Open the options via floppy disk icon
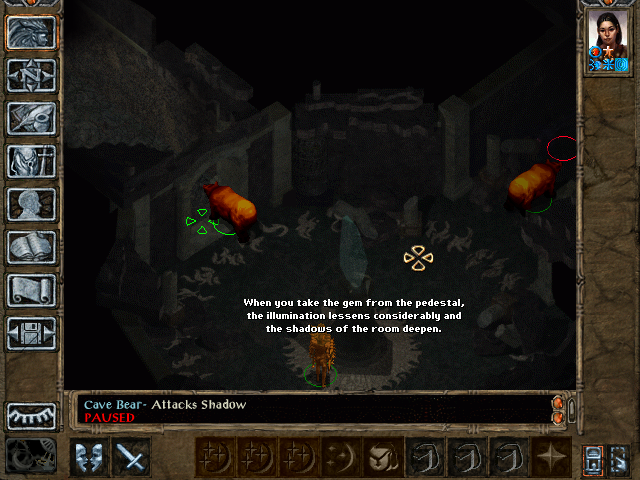The height and width of the screenshot is (480, 640). pyautogui.click(x=31, y=333)
